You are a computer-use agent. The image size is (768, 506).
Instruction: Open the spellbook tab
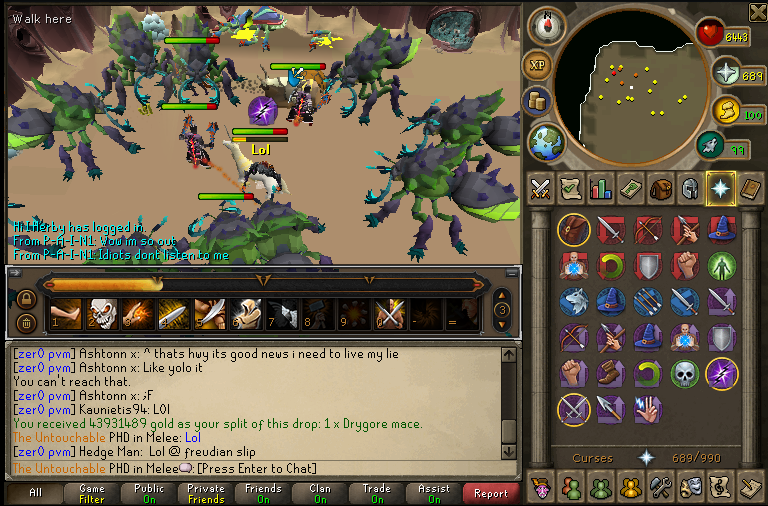click(749, 187)
